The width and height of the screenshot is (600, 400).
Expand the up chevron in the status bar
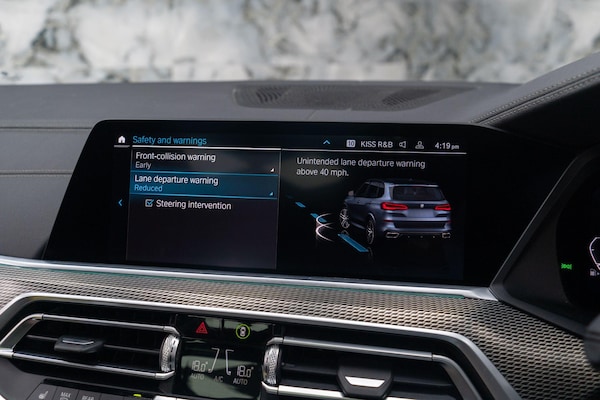326,142
